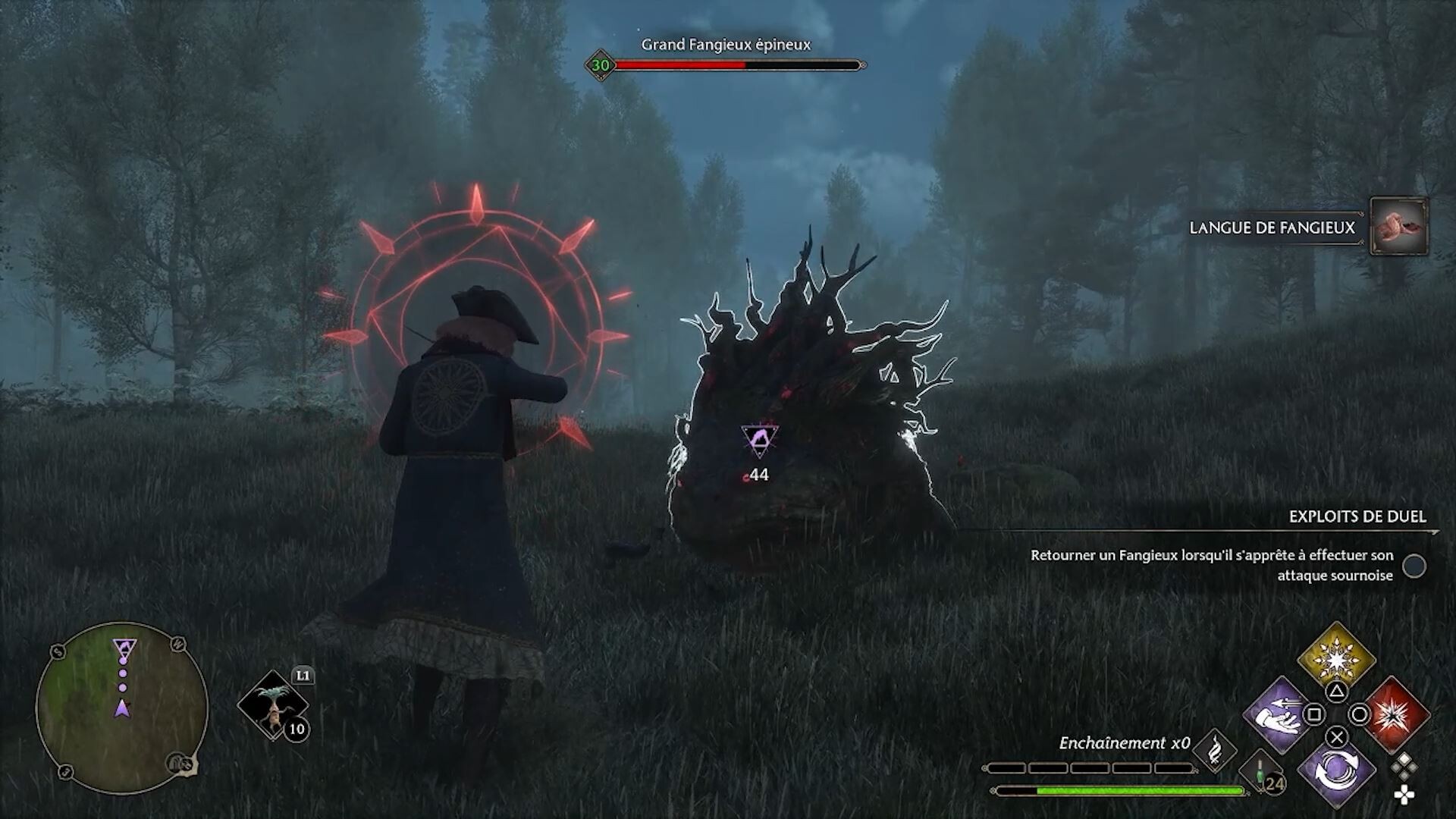Image resolution: width=1456 pixels, height=819 pixels.
Task: Click the purple target triangle on the Fangieux
Action: (761, 440)
